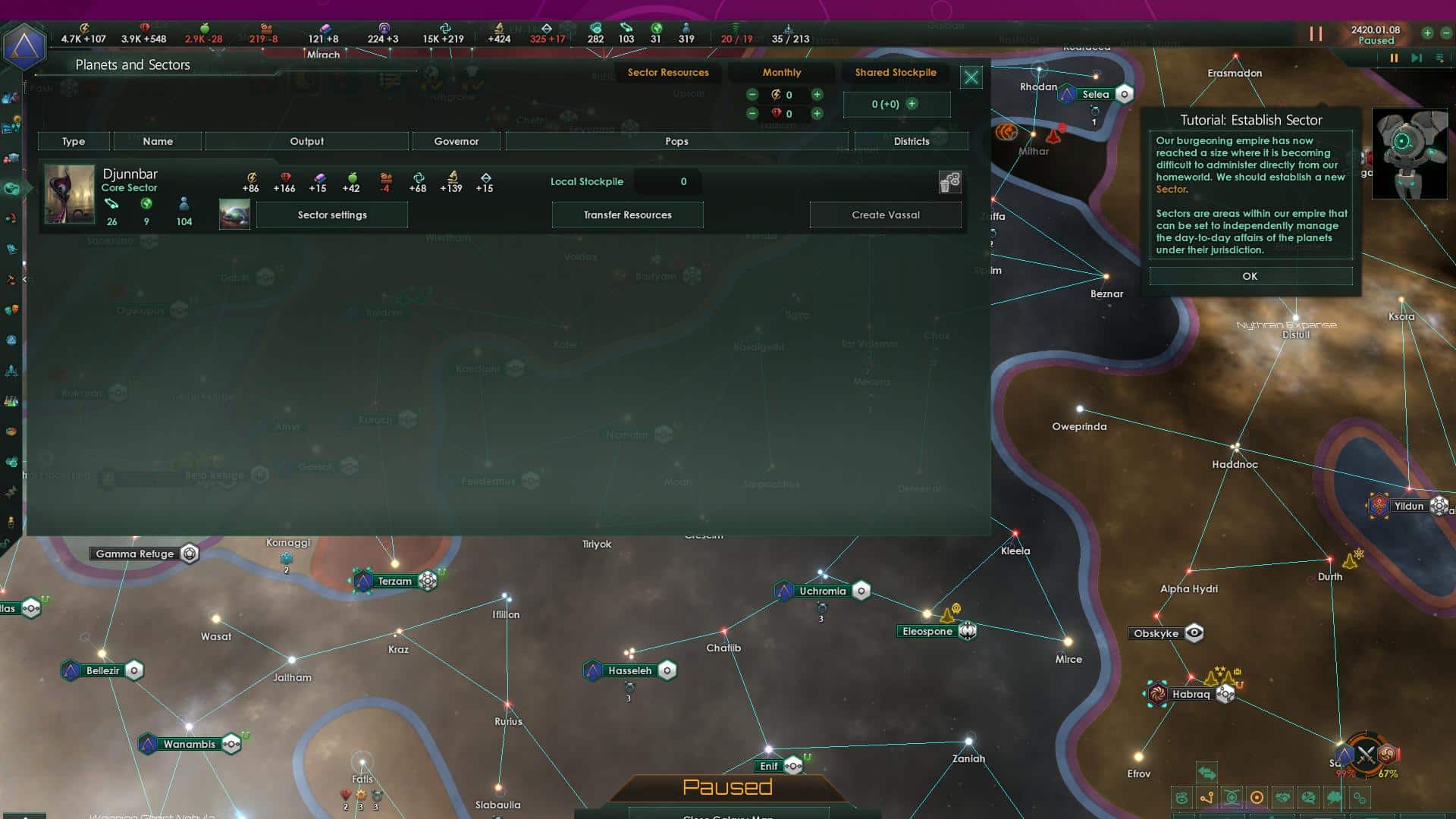1456x819 pixels.
Task: Switch to the Monthly tab
Action: [x=782, y=72]
